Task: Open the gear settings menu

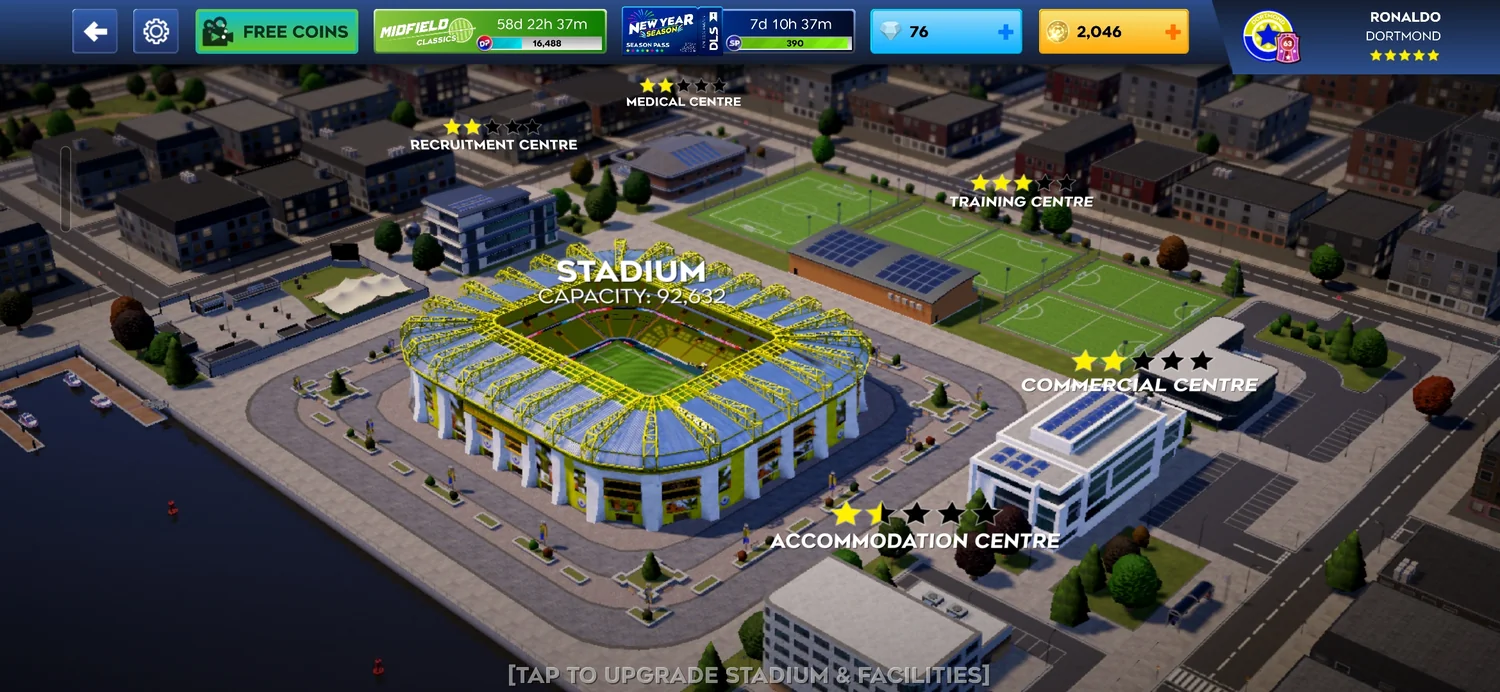Action: (156, 32)
